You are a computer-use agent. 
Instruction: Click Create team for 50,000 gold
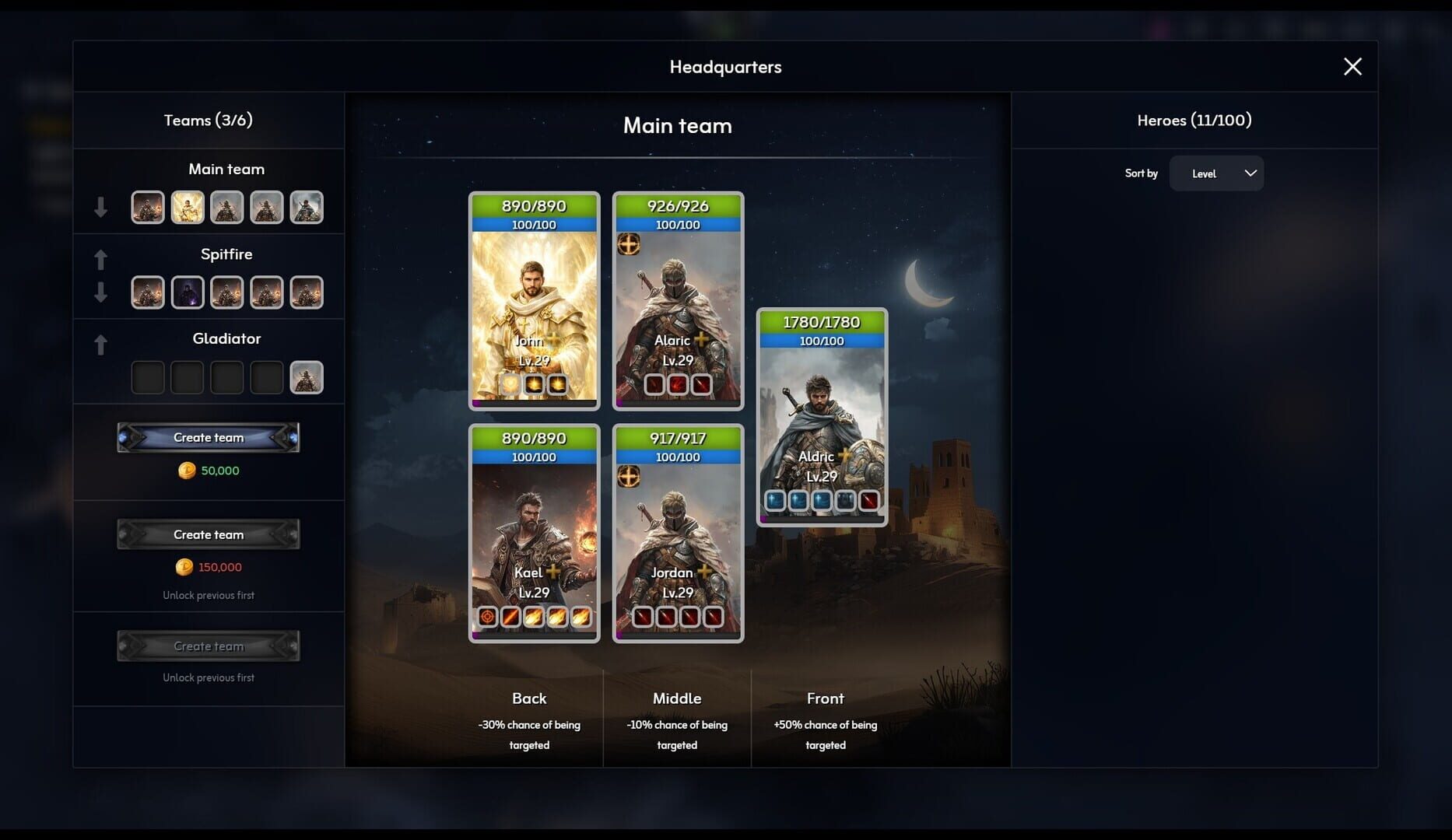[207, 437]
